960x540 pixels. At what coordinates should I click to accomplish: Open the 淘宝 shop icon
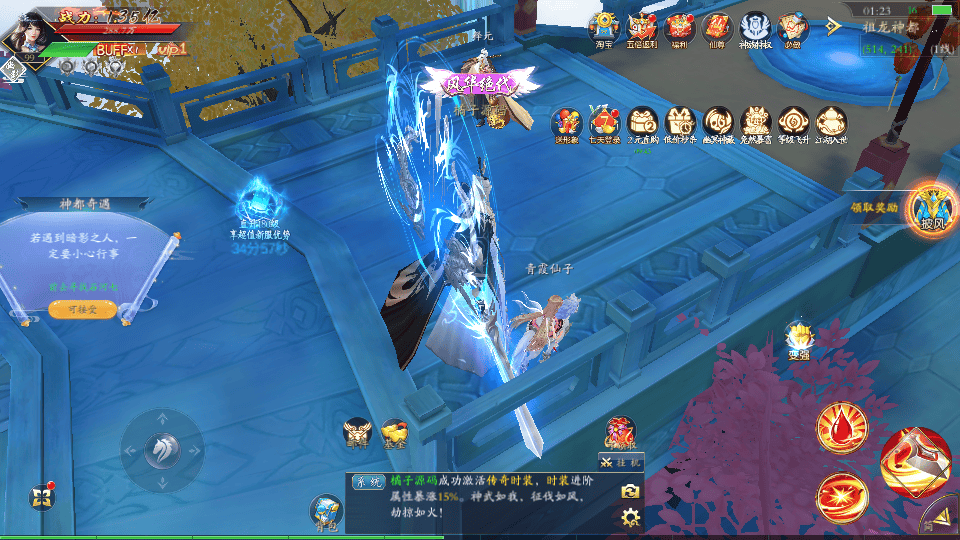coord(603,28)
